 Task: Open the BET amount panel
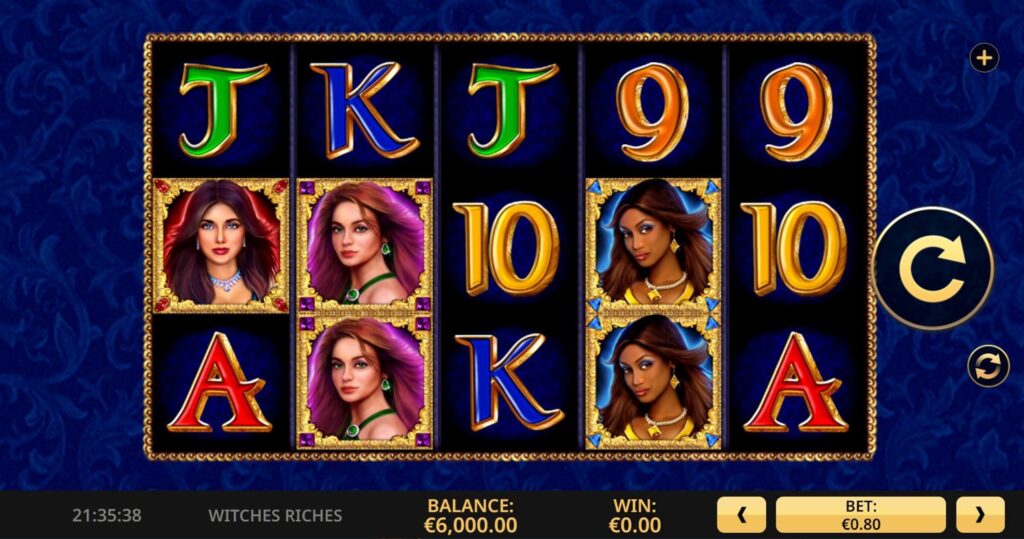(860, 515)
